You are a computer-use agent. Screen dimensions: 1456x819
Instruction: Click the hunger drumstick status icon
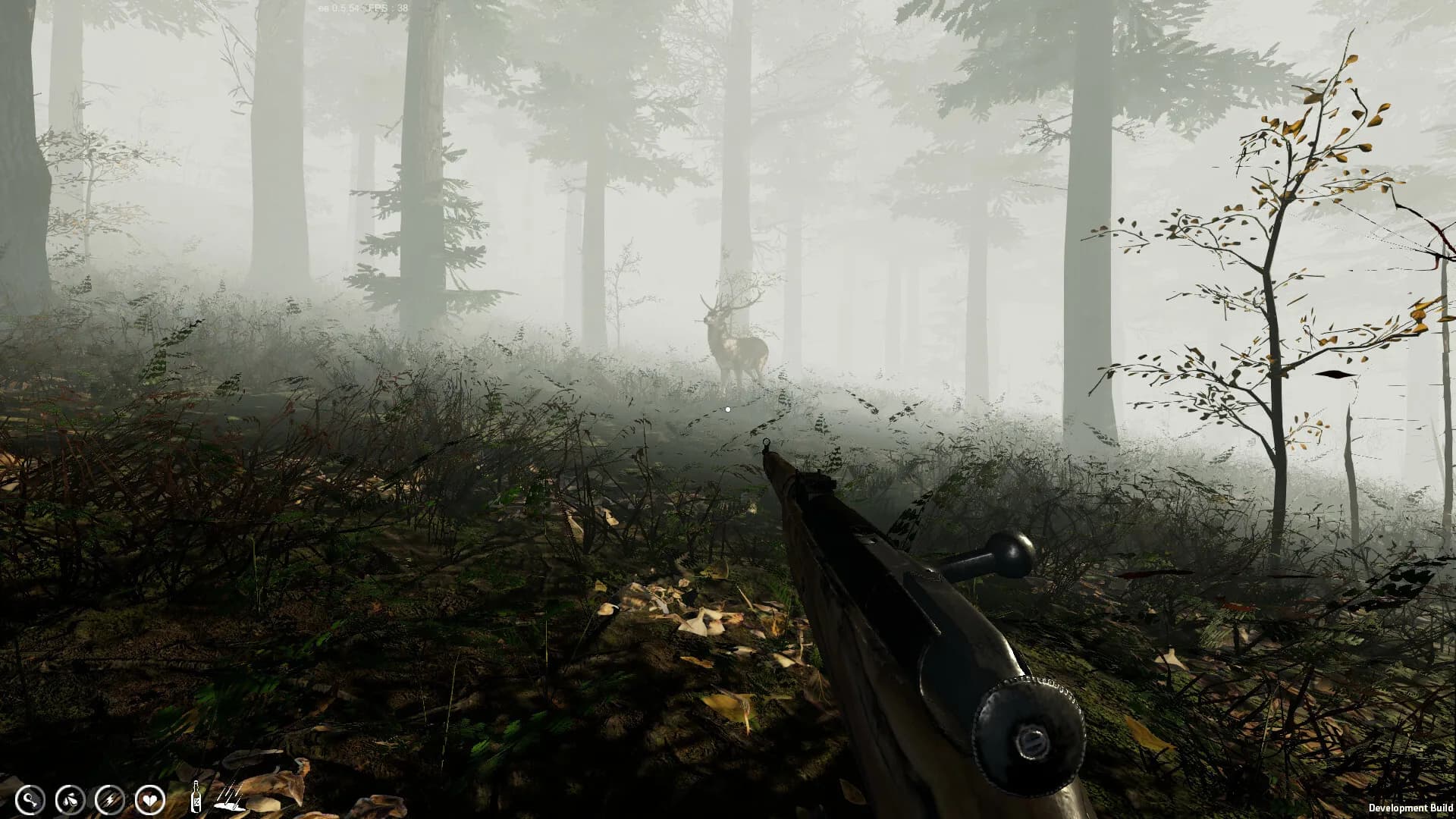point(30,799)
